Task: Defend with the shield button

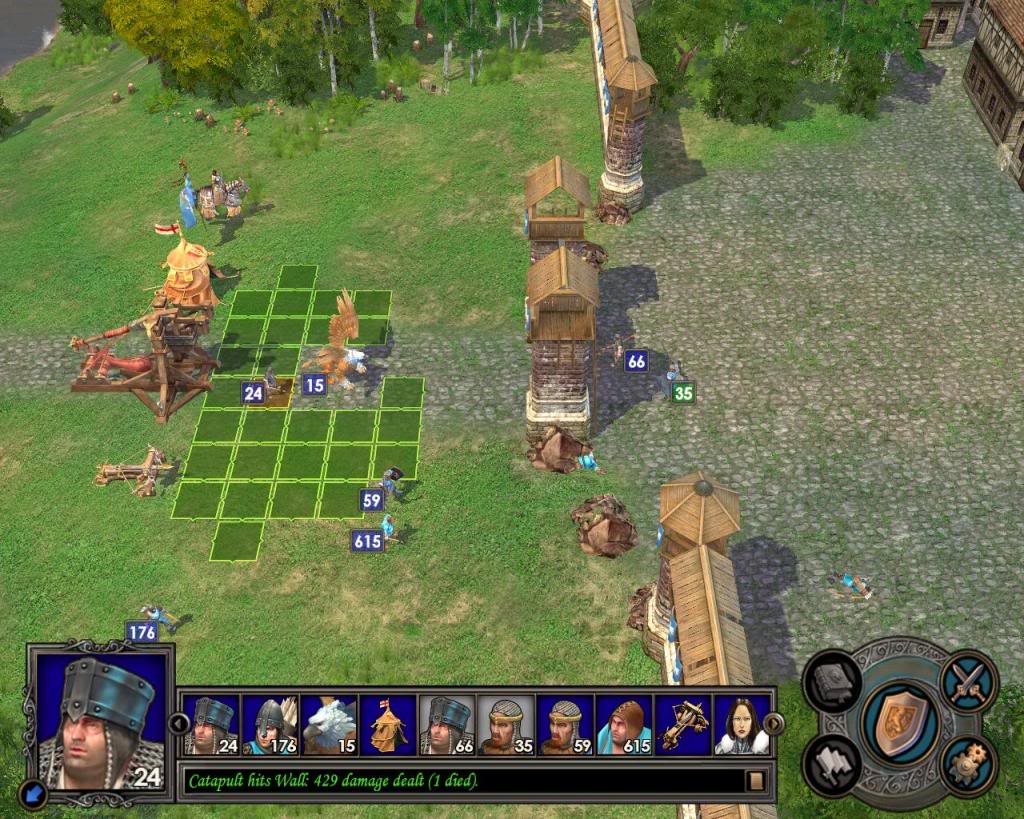Action: [x=899, y=724]
